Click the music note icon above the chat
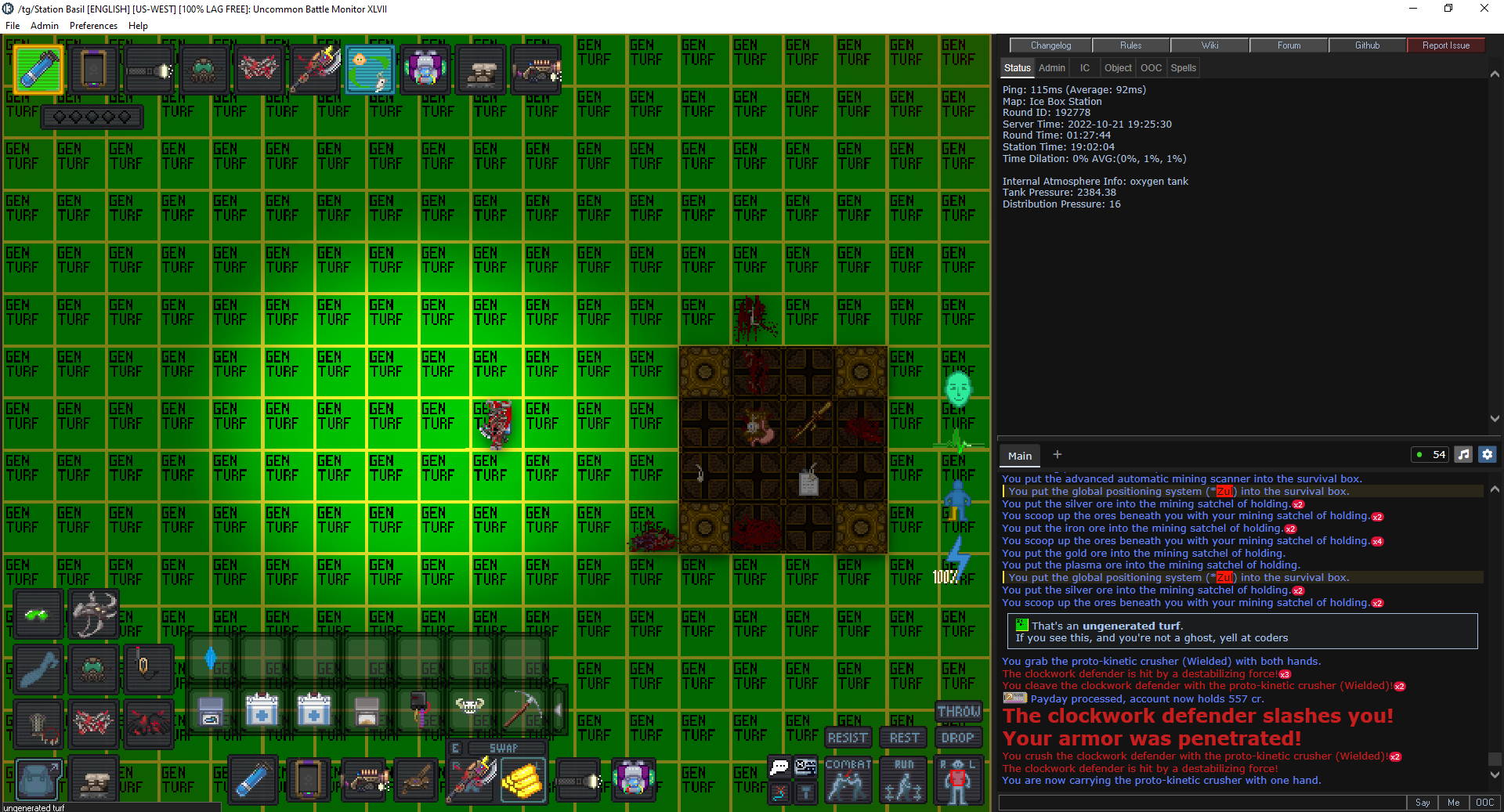 [x=1462, y=454]
